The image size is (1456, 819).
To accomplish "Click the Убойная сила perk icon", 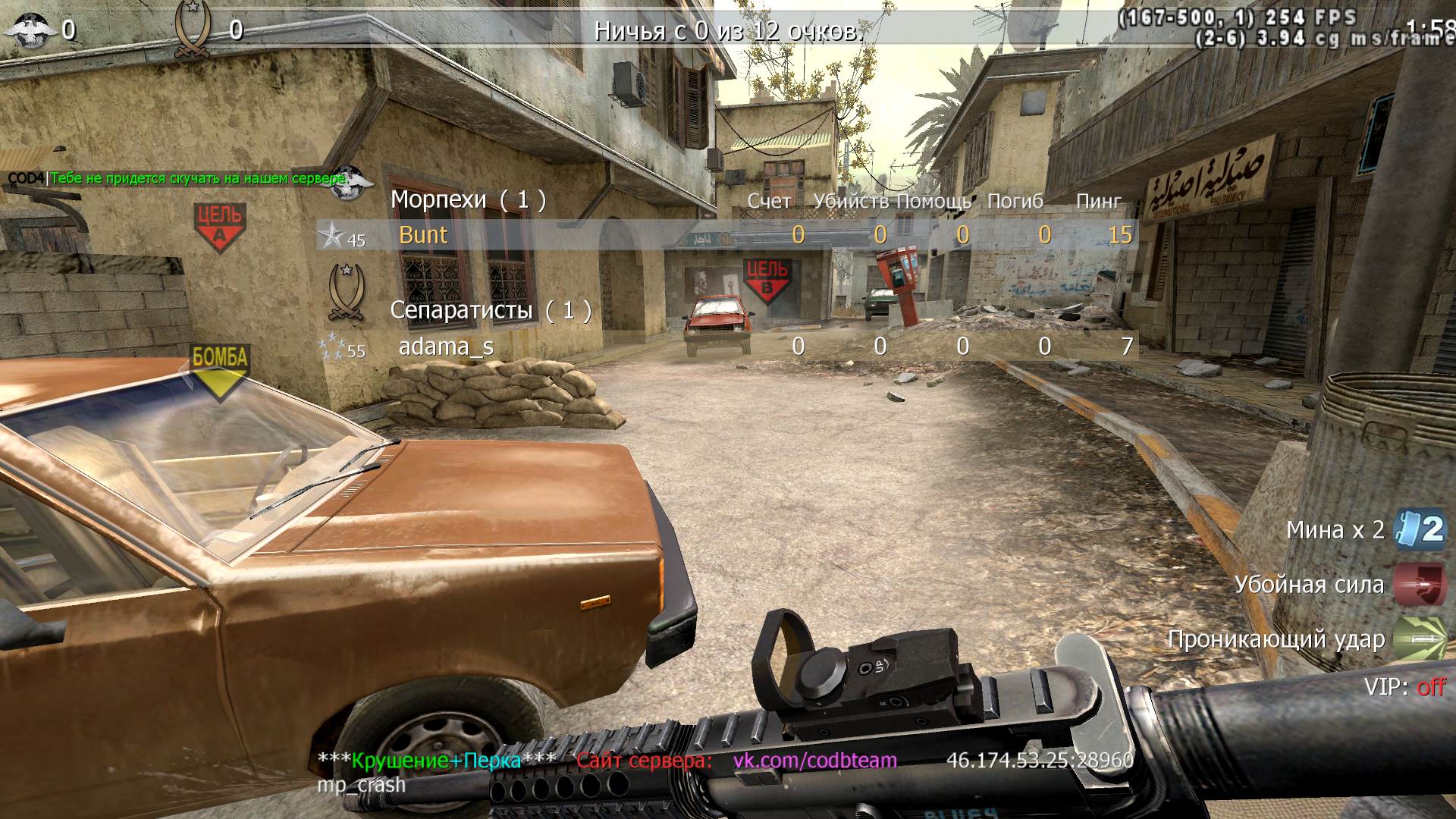I will pyautogui.click(x=1419, y=585).
